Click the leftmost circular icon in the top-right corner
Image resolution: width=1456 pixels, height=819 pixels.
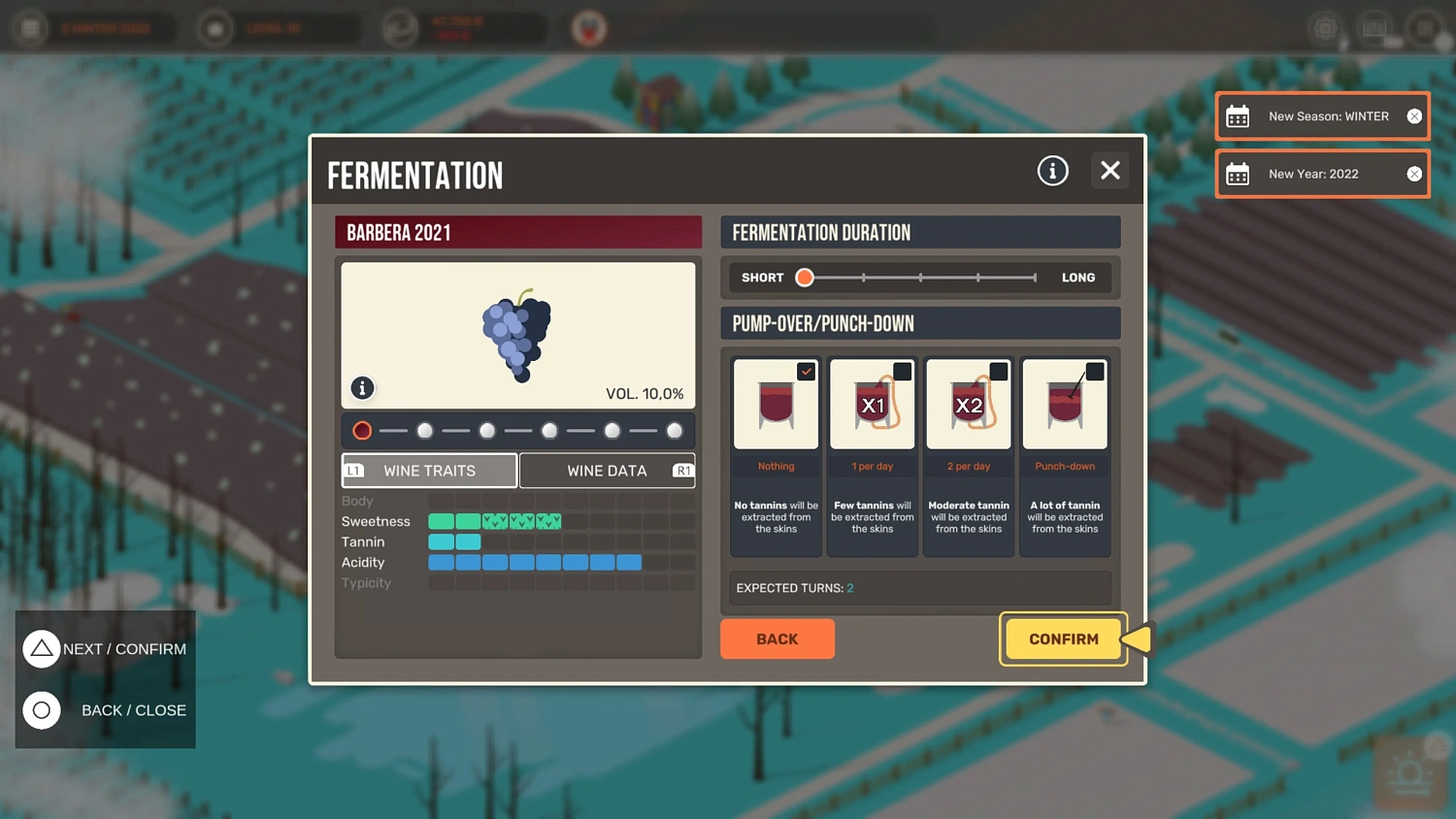[1326, 28]
